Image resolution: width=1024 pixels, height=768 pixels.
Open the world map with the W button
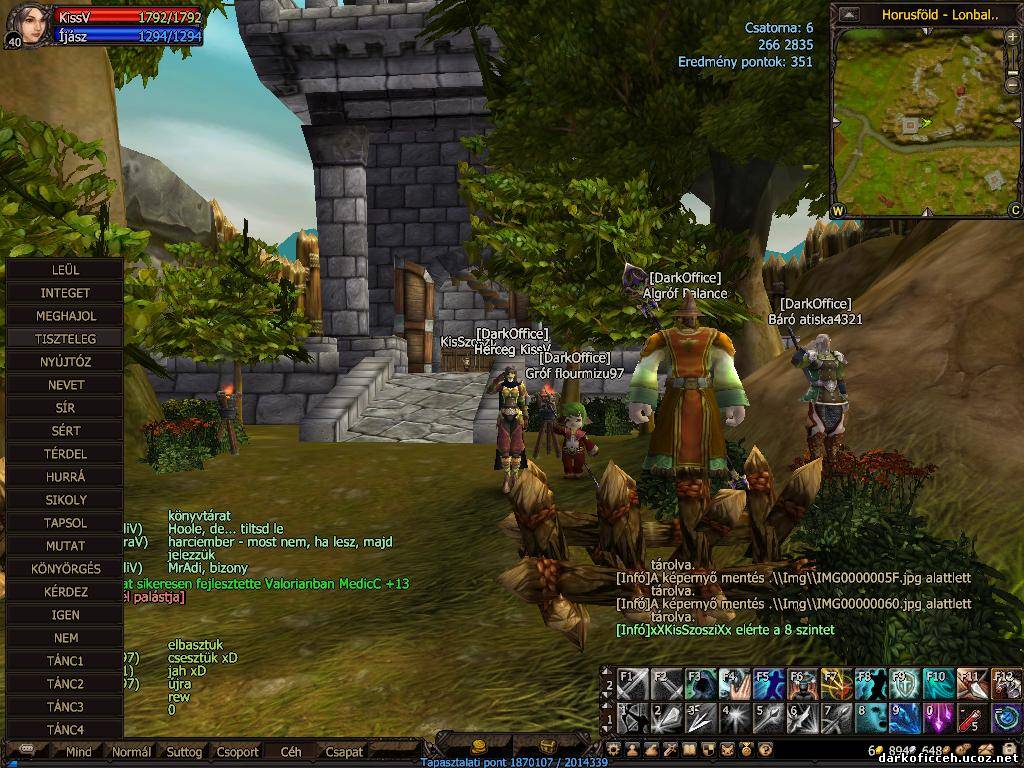[837, 211]
